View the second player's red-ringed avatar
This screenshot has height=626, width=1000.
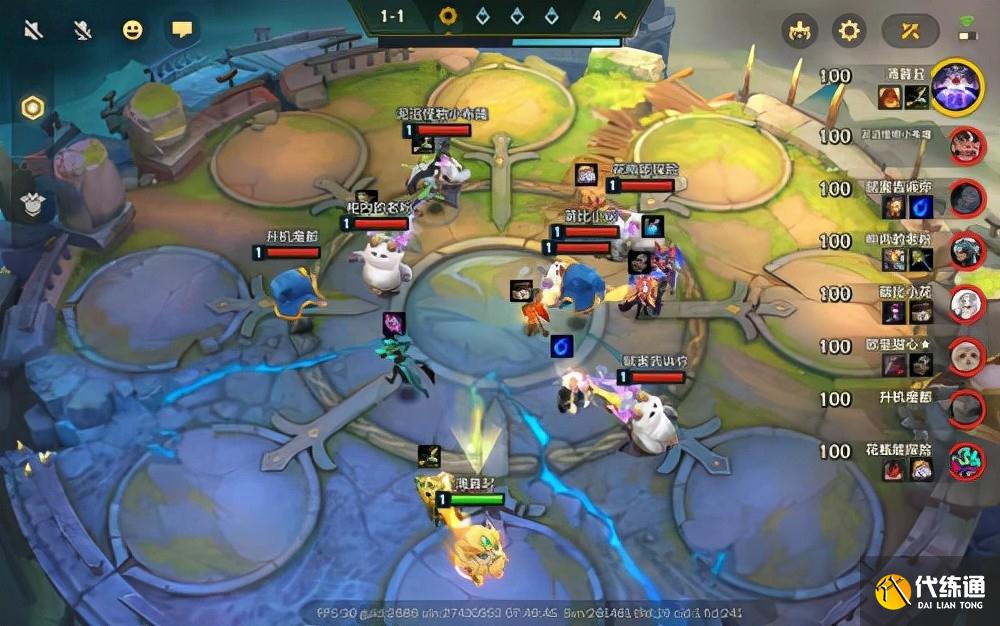[967, 145]
